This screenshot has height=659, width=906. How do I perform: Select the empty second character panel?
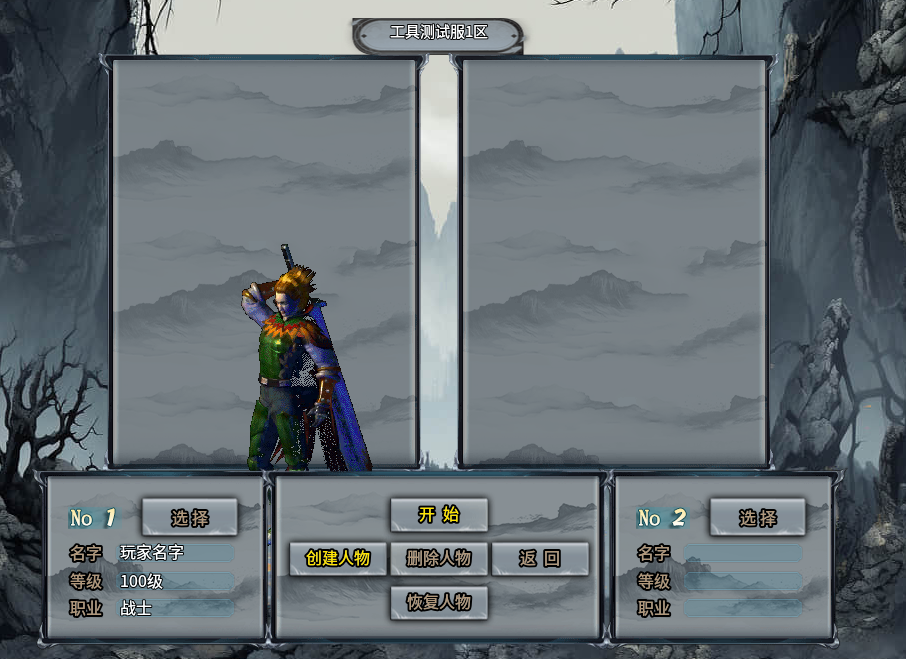click(614, 262)
